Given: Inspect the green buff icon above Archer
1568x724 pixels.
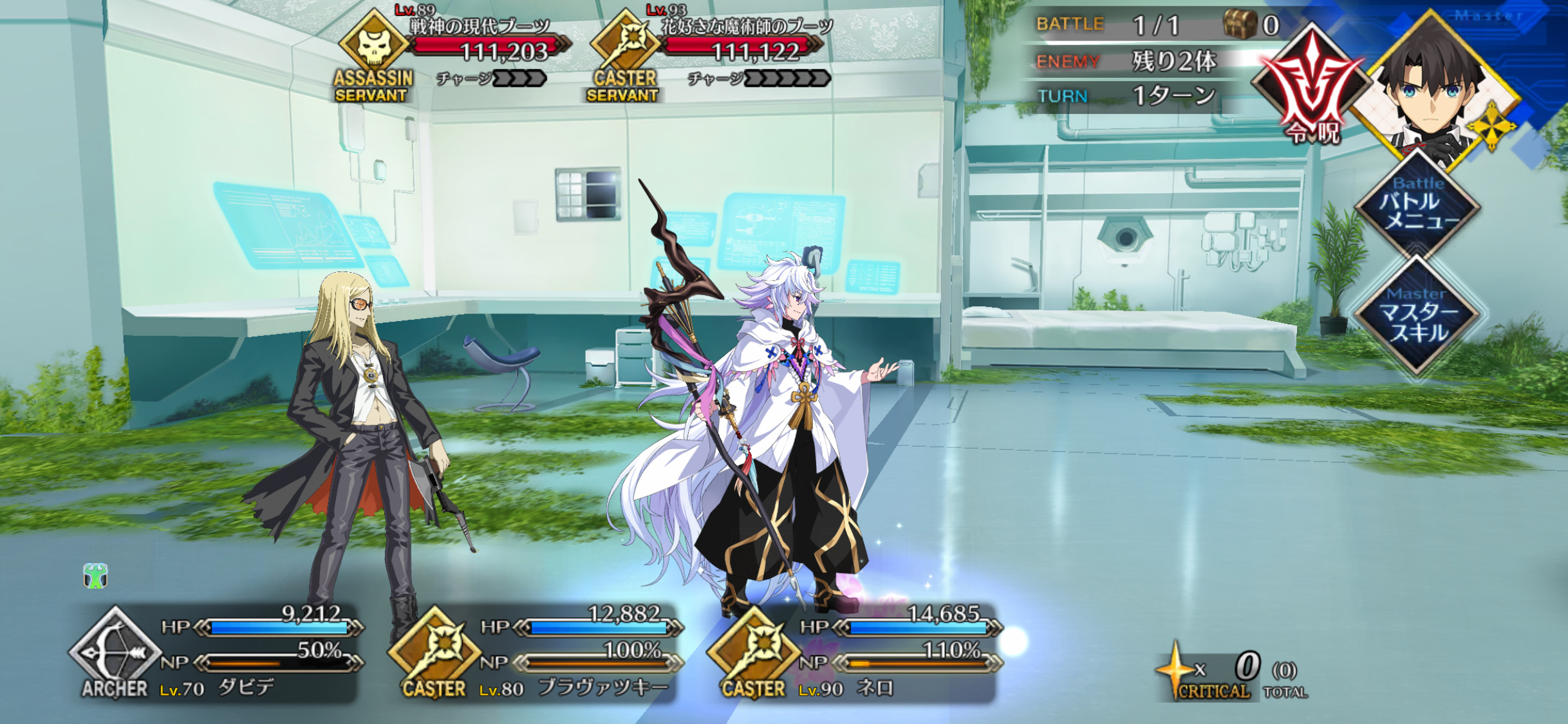Looking at the screenshot, I should coord(95,576).
